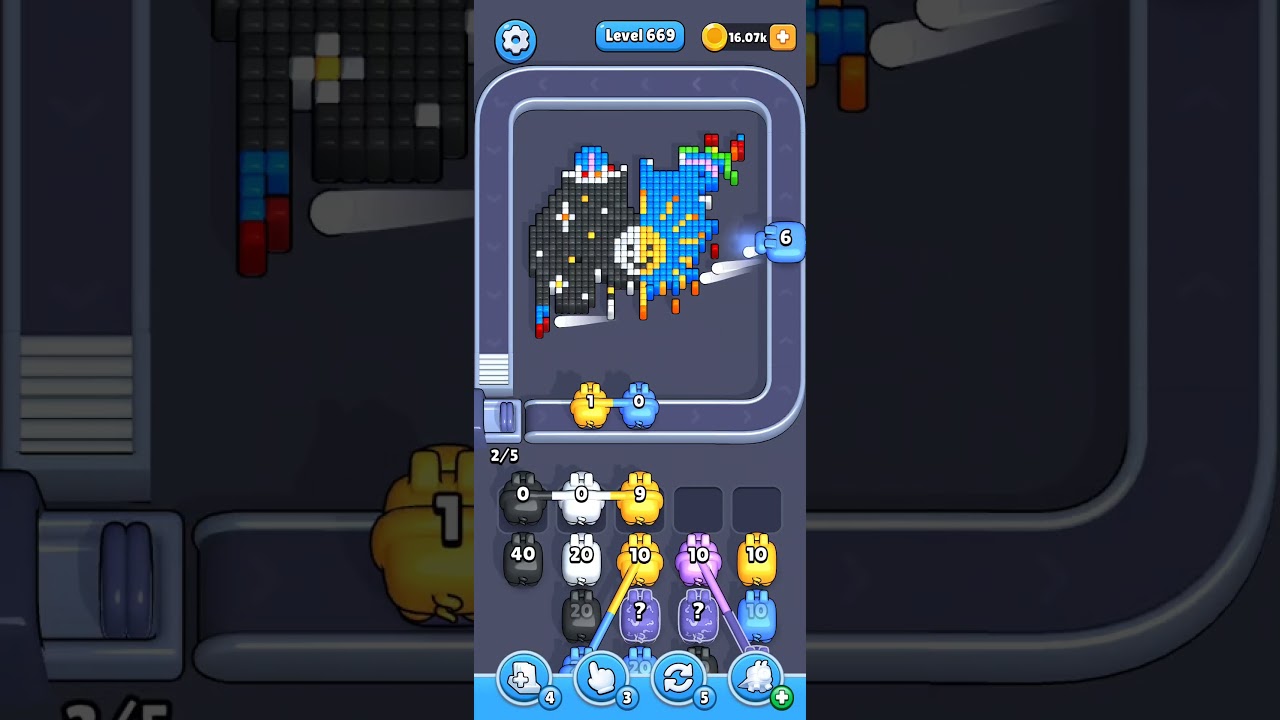The width and height of the screenshot is (1280, 720).
Task: Select the blue spool labeled 0 in queue
Action: [x=640, y=405]
